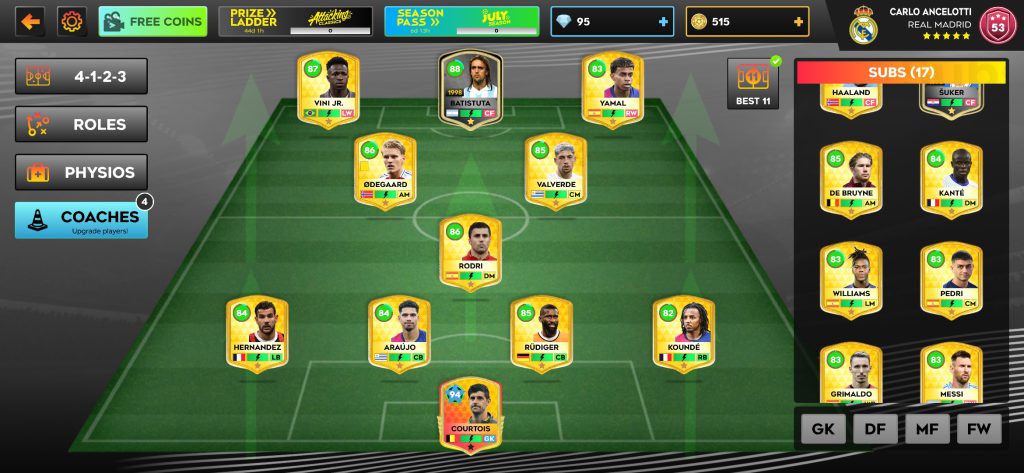
Task: Show only FW substitutes
Action: [x=979, y=429]
